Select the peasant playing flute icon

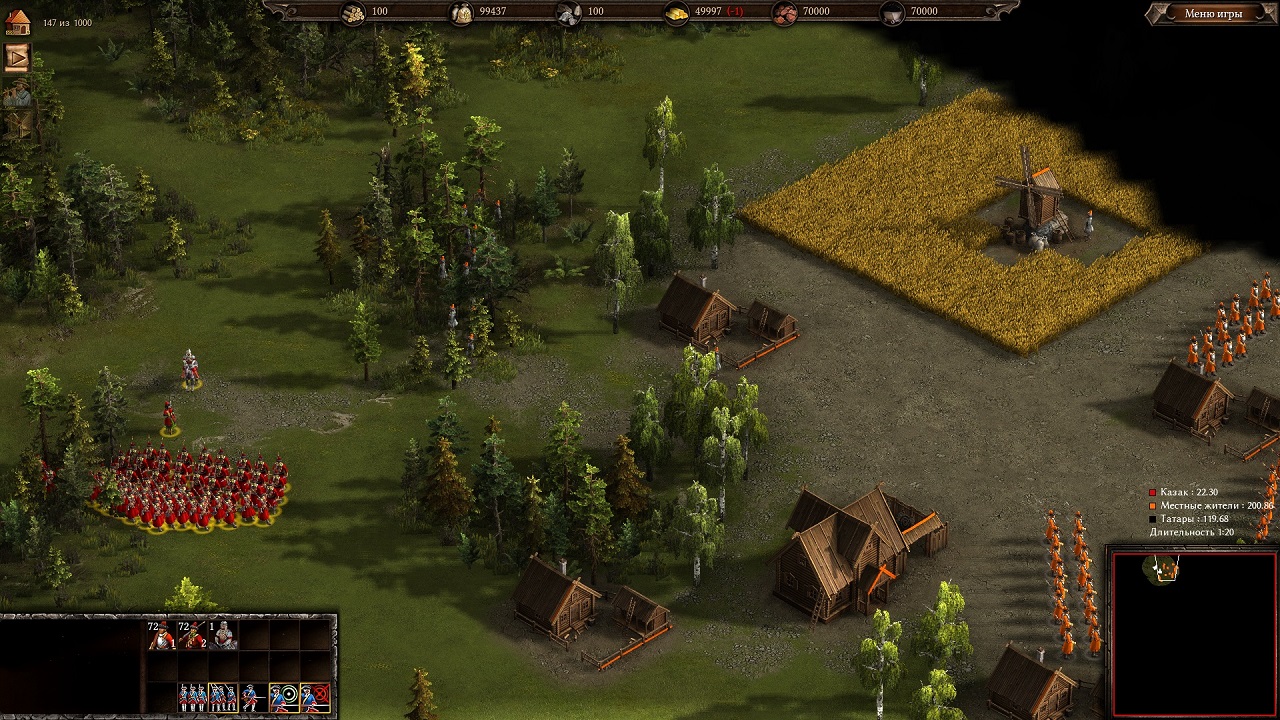click(x=17, y=93)
